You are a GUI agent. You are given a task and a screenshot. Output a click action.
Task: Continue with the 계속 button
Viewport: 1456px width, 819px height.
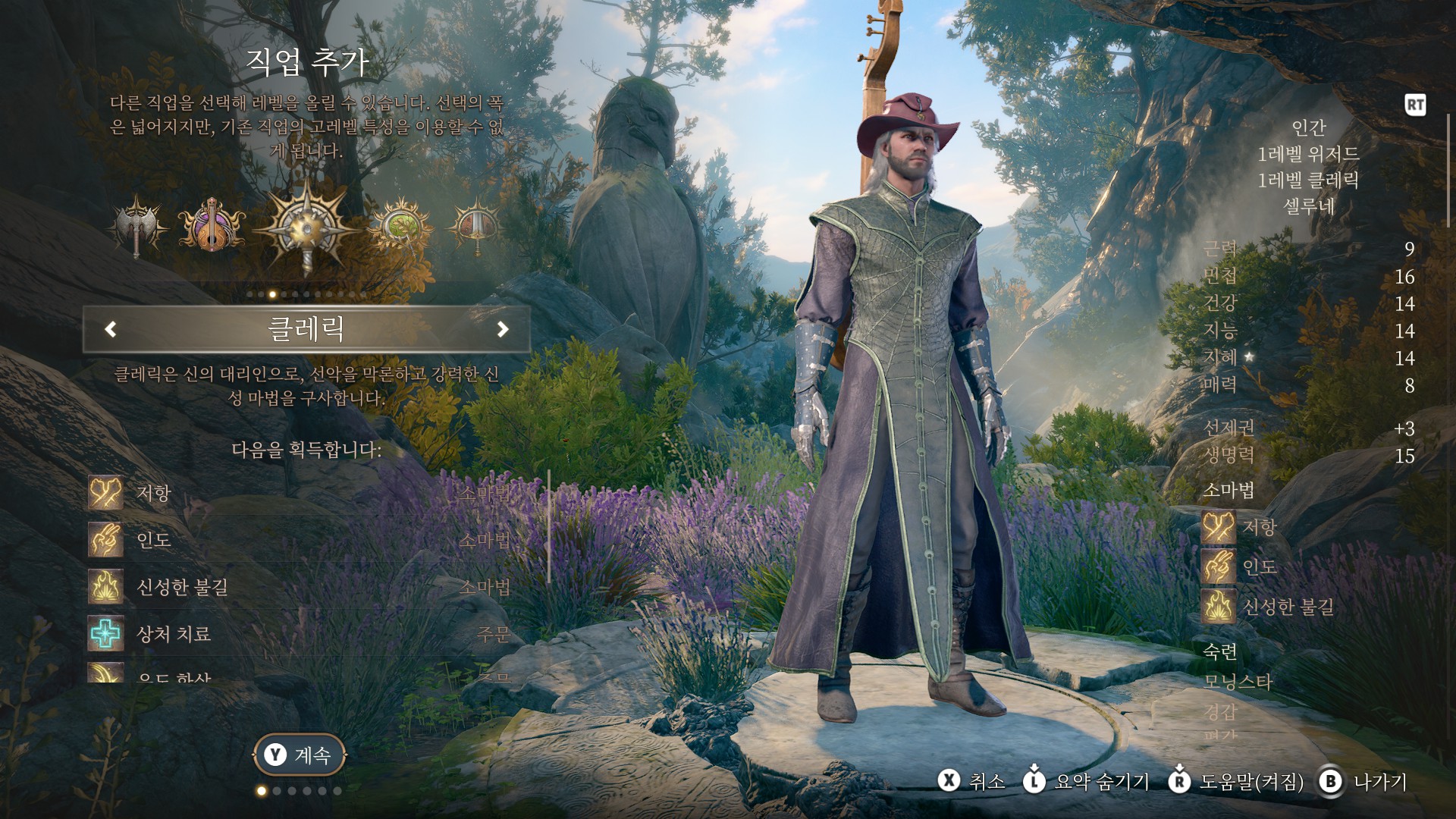click(x=299, y=755)
